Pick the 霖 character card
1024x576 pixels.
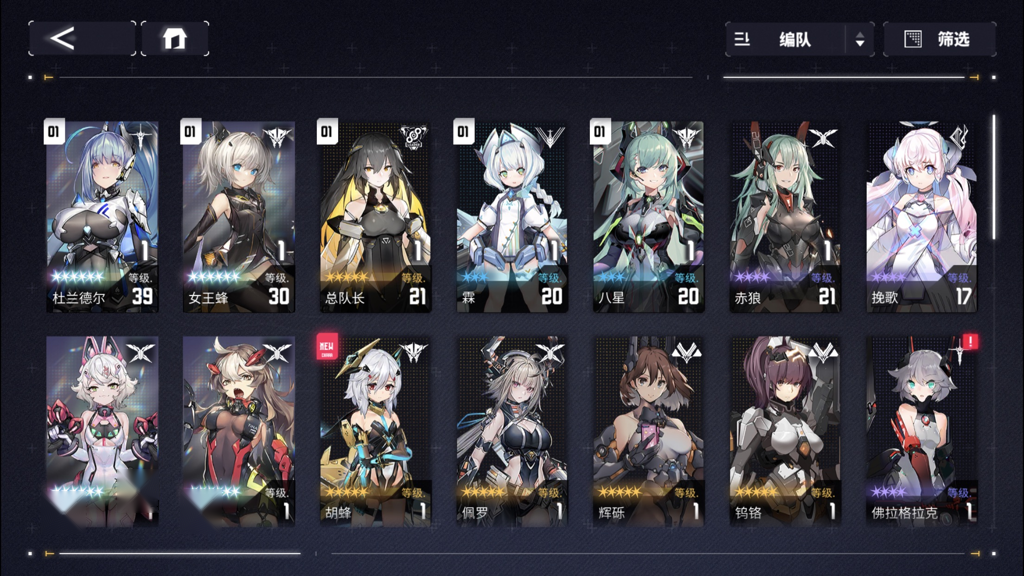(511, 216)
